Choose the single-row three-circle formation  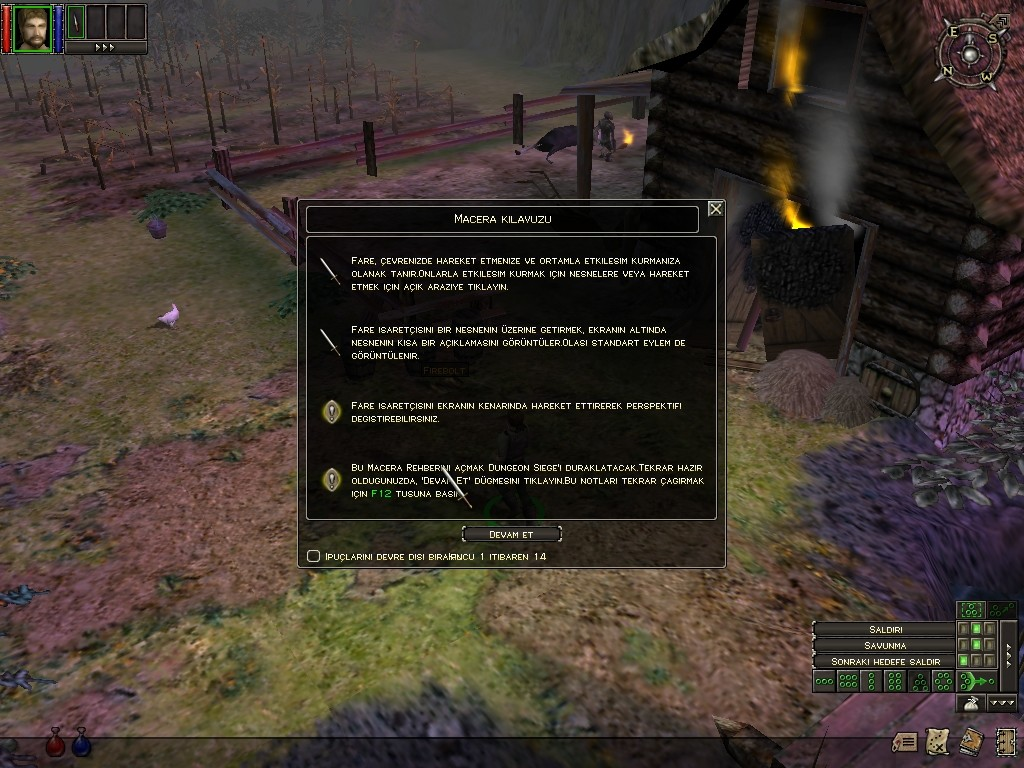824,681
